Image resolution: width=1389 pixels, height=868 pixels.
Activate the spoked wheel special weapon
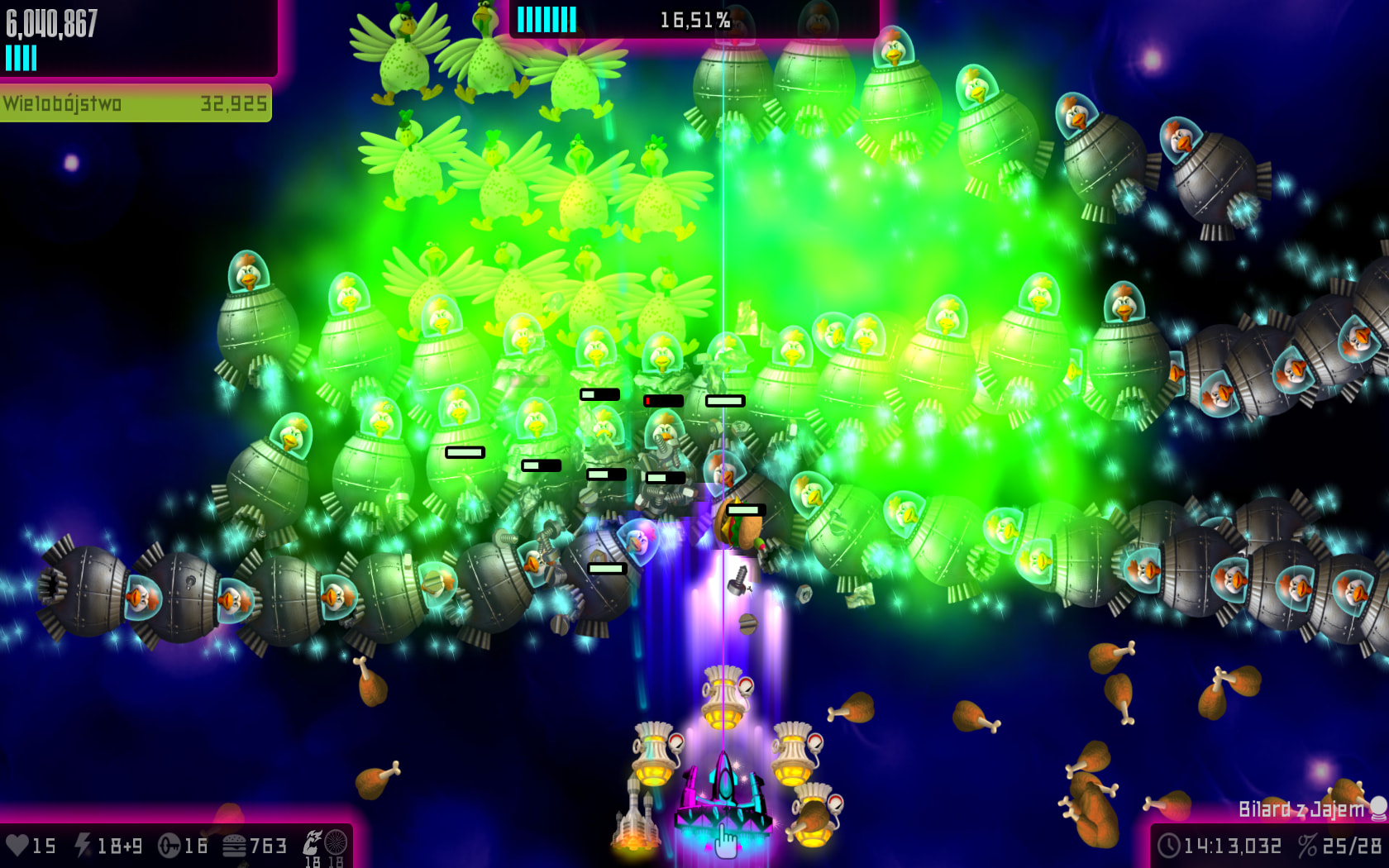pyautogui.click(x=336, y=842)
